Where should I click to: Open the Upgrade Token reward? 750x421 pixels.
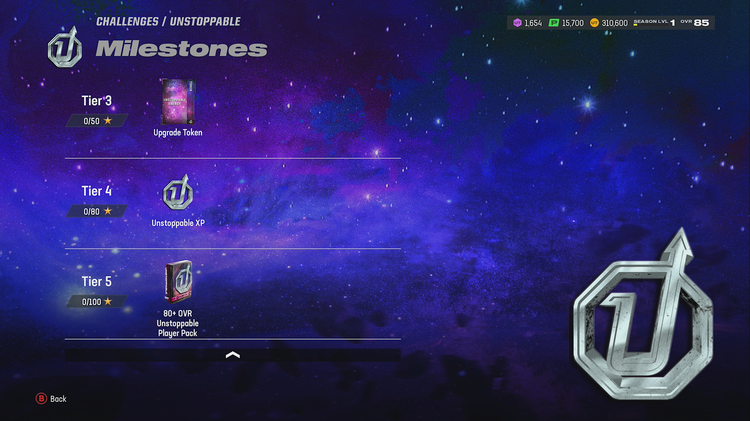[177, 102]
